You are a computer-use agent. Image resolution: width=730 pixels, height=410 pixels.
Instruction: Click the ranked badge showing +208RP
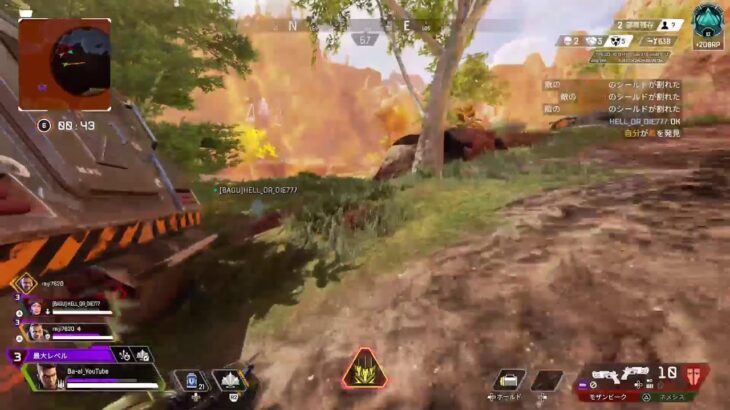pyautogui.click(x=707, y=24)
